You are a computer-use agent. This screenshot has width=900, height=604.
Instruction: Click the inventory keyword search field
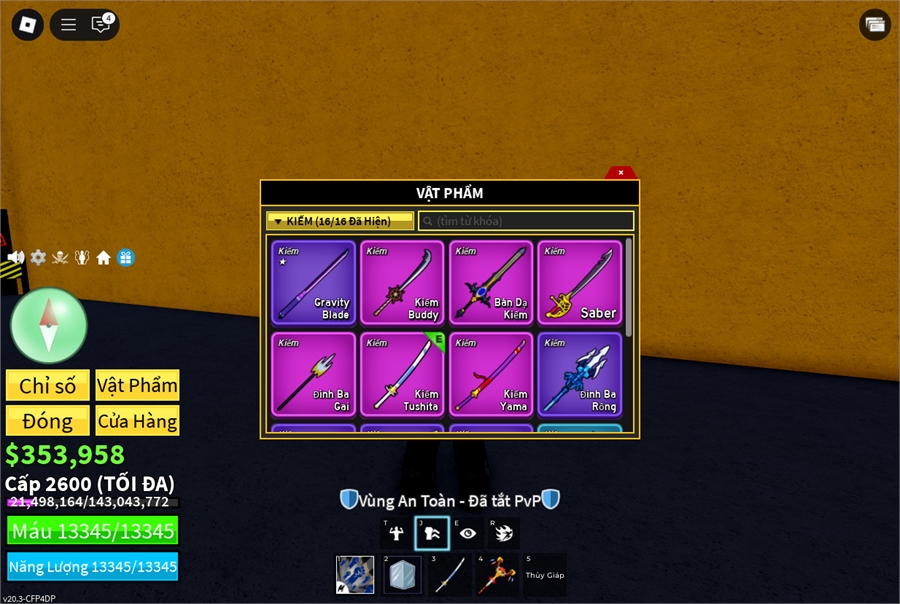coord(526,221)
